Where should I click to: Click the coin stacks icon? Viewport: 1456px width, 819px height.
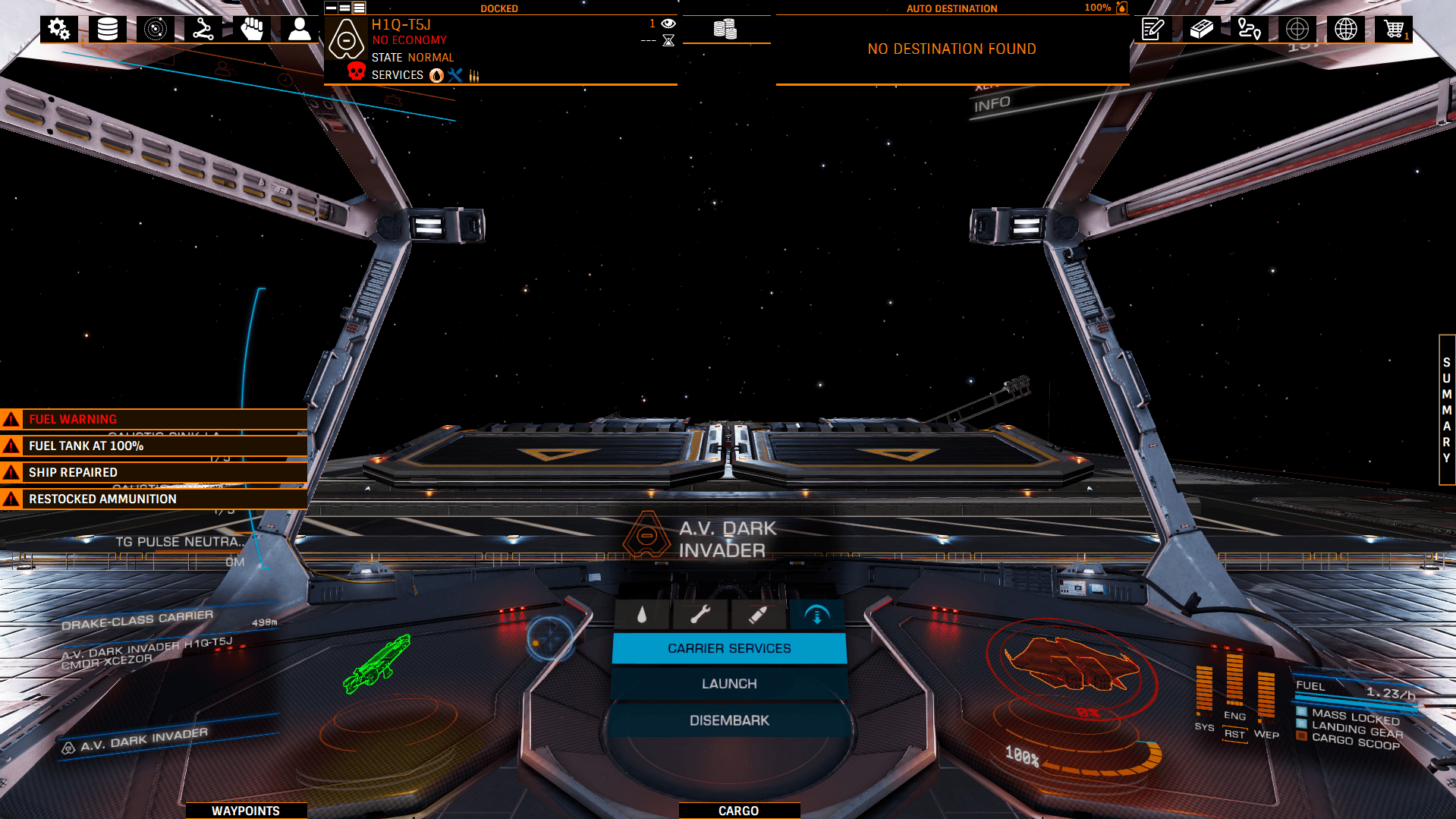725,30
